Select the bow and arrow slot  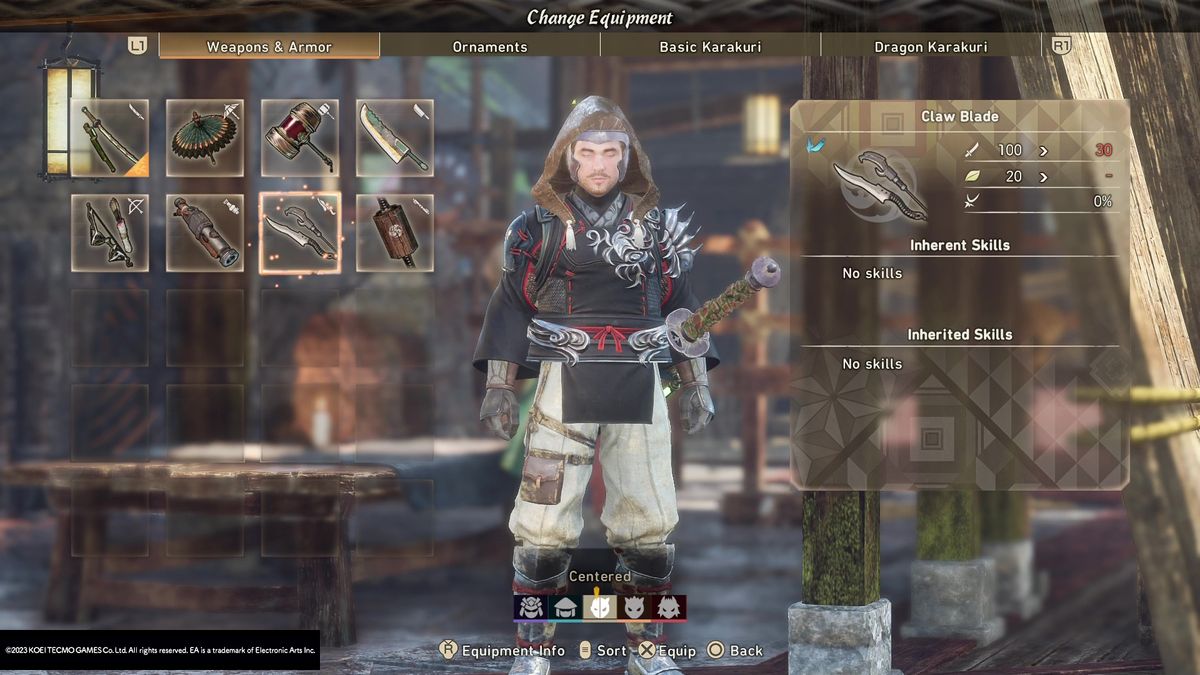(110, 233)
